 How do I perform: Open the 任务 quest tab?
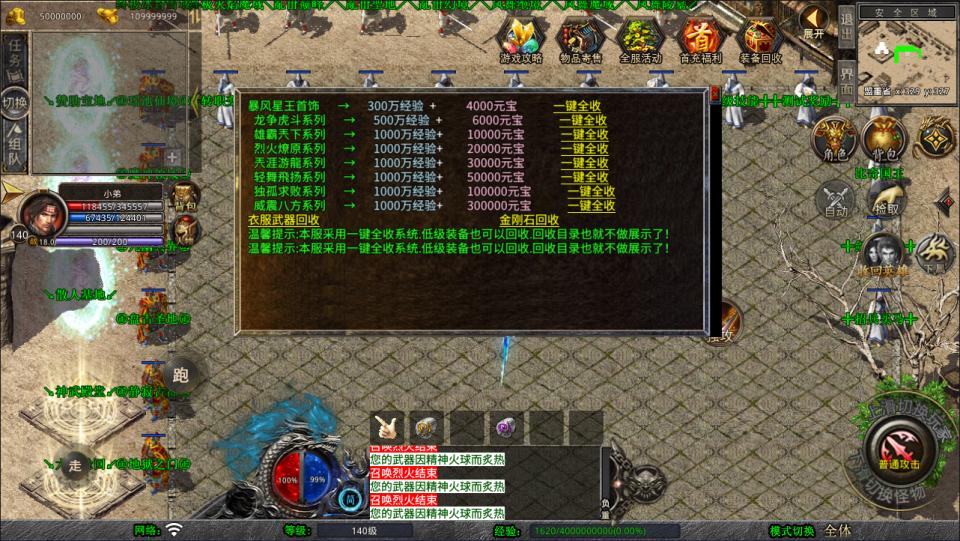(x=14, y=58)
